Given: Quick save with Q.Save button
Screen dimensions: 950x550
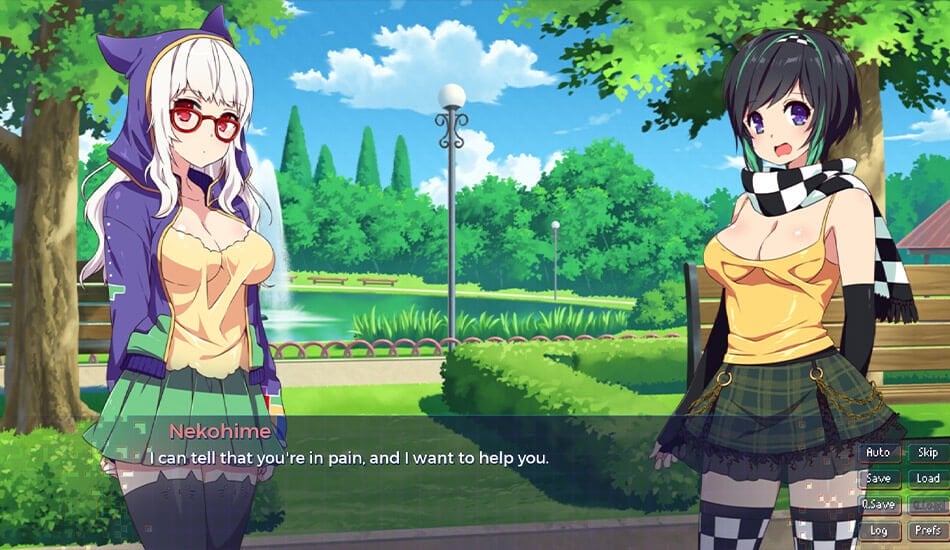Looking at the screenshot, I should click(879, 505).
